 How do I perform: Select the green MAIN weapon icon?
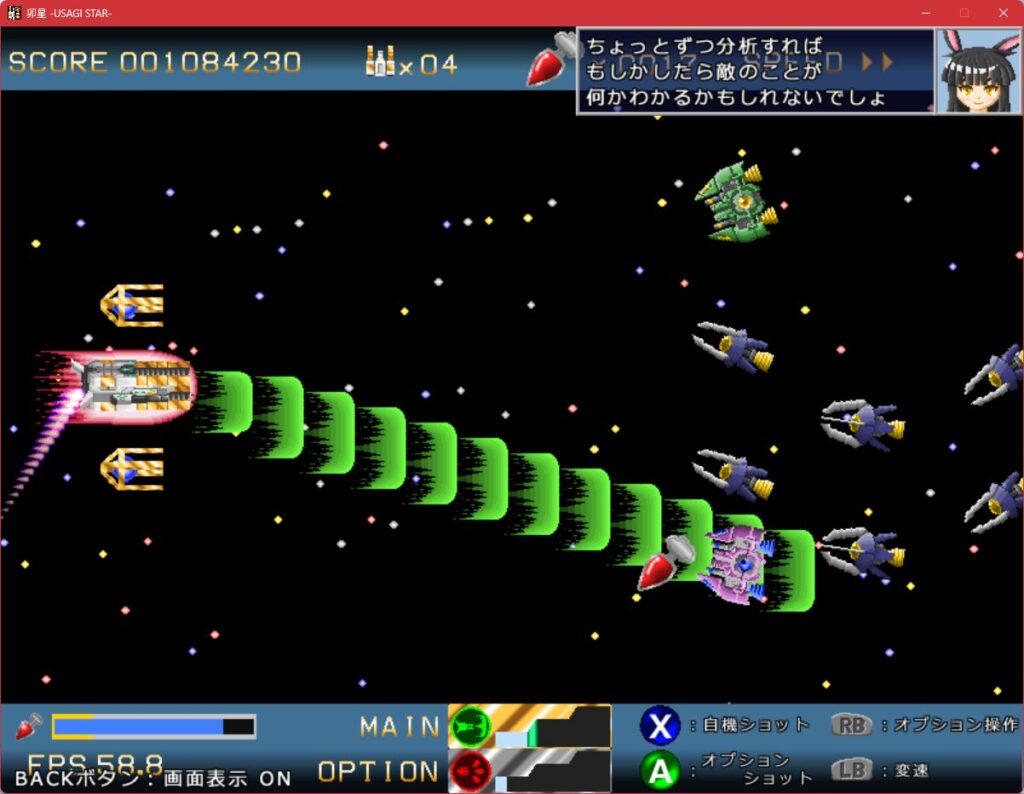coord(470,725)
